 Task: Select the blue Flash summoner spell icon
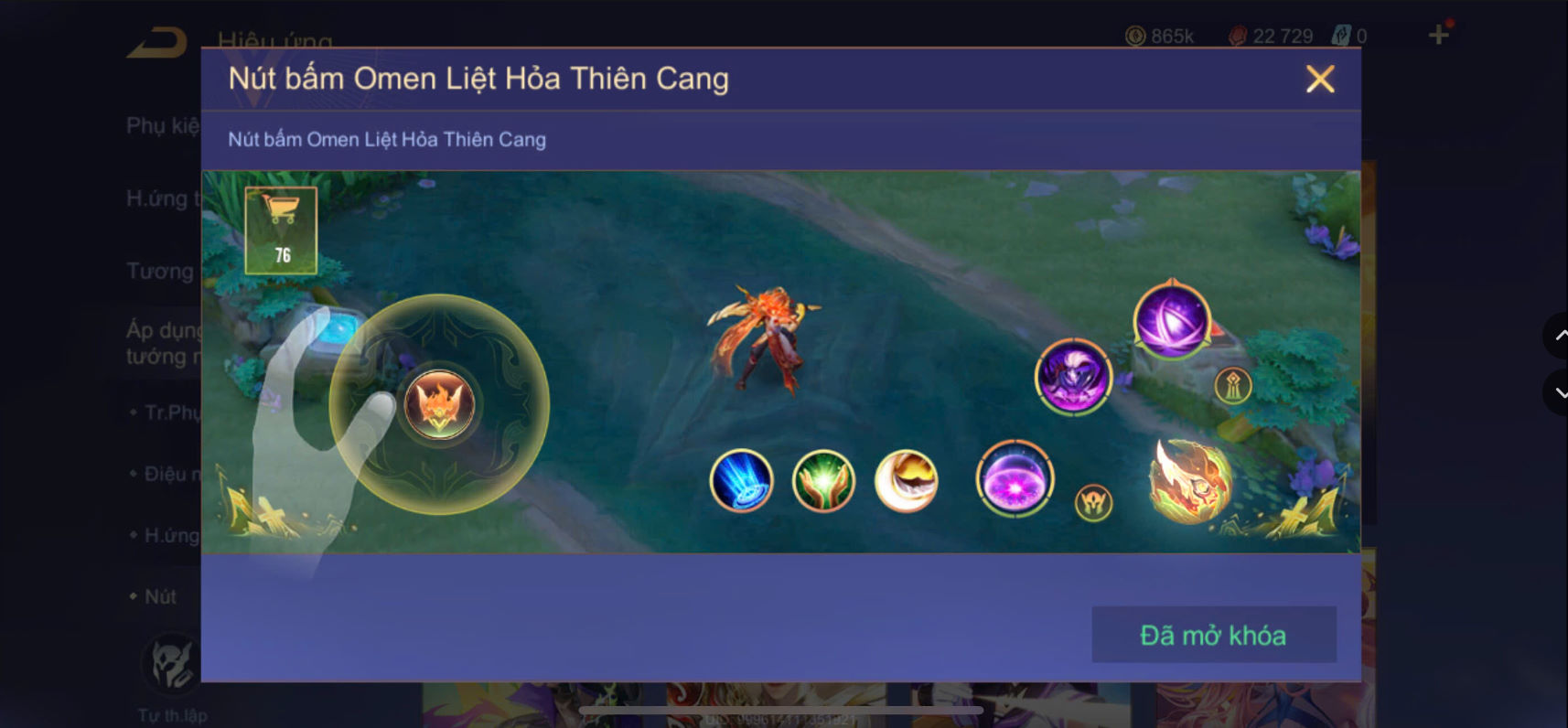742,480
